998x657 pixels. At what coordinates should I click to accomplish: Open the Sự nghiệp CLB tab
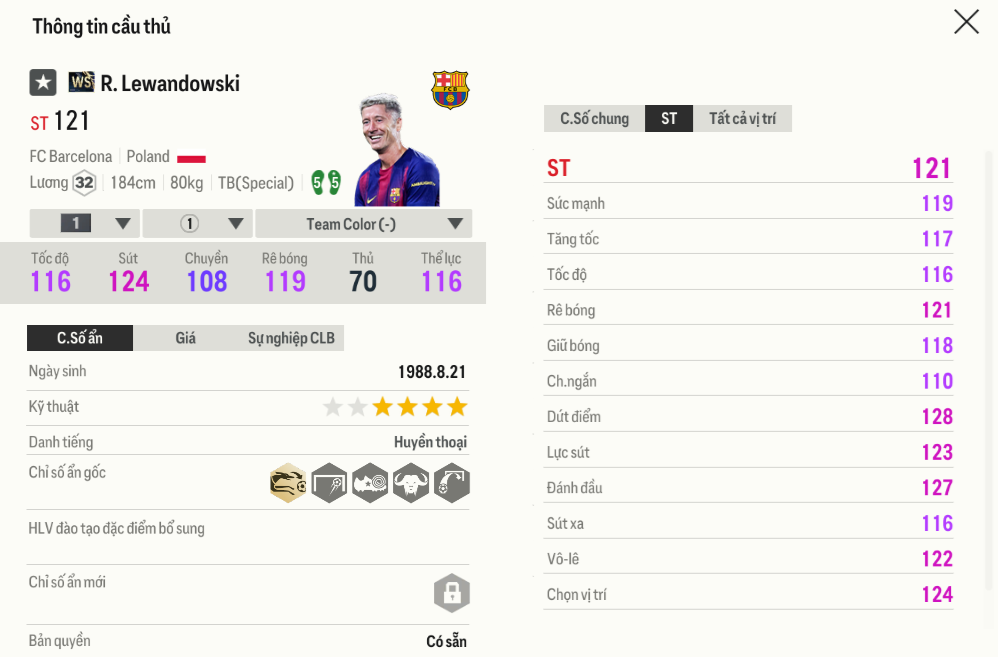(x=291, y=338)
